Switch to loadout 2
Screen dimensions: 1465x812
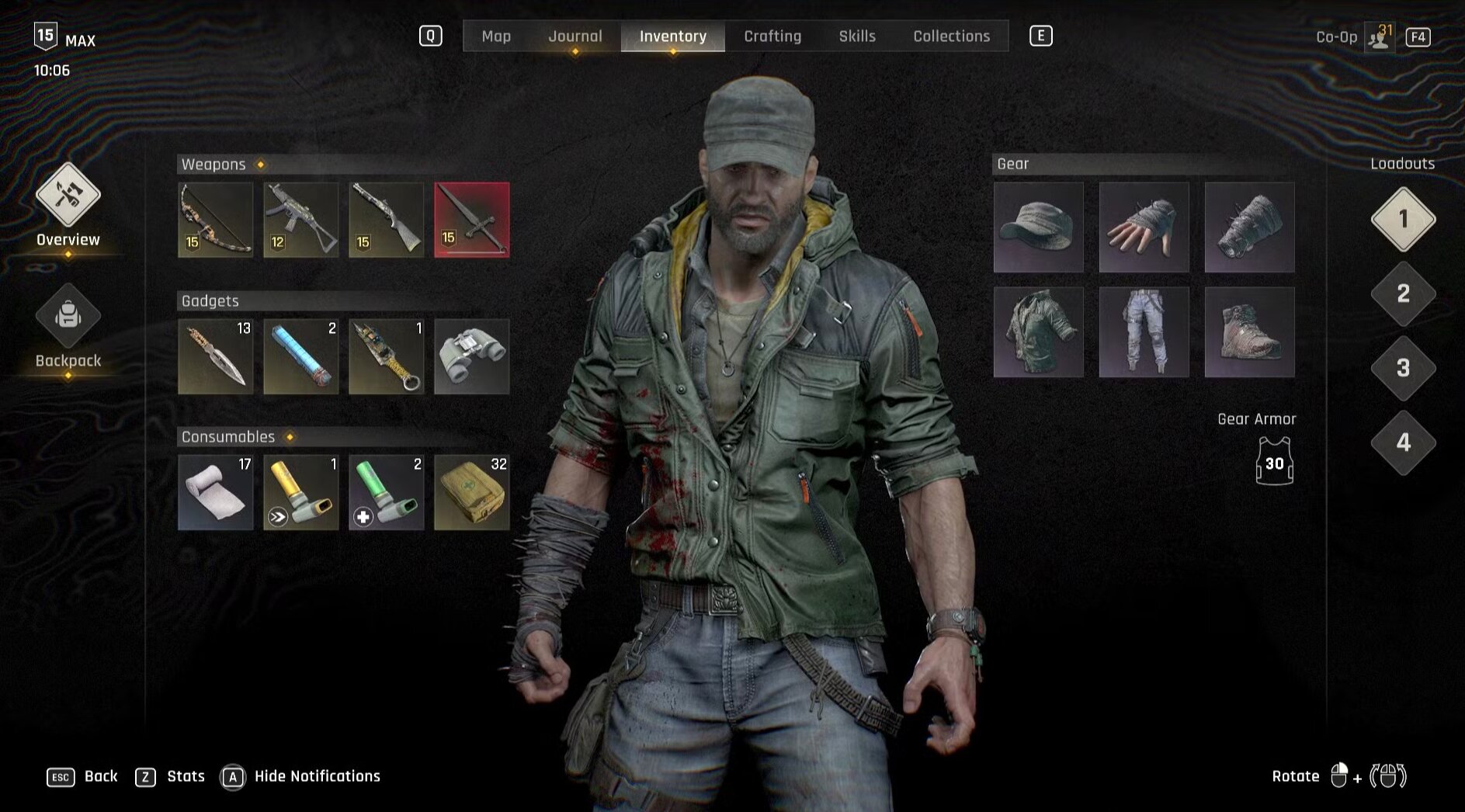click(x=1403, y=293)
